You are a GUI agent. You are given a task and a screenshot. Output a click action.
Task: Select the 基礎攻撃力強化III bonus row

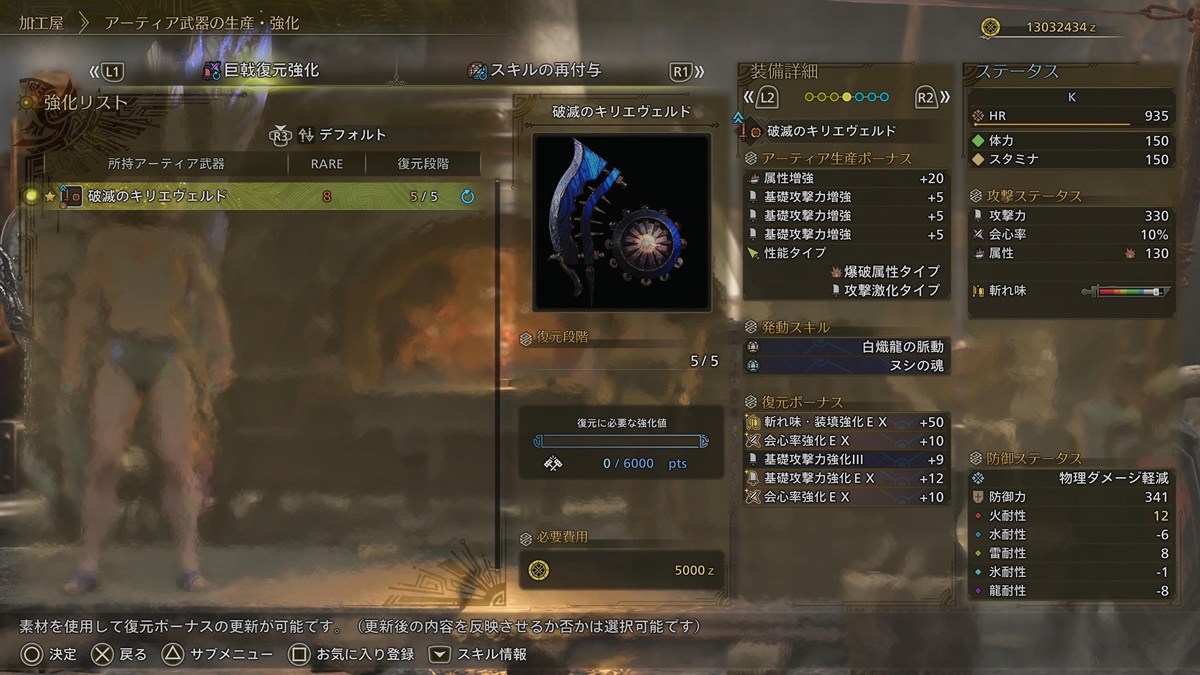[x=846, y=460]
